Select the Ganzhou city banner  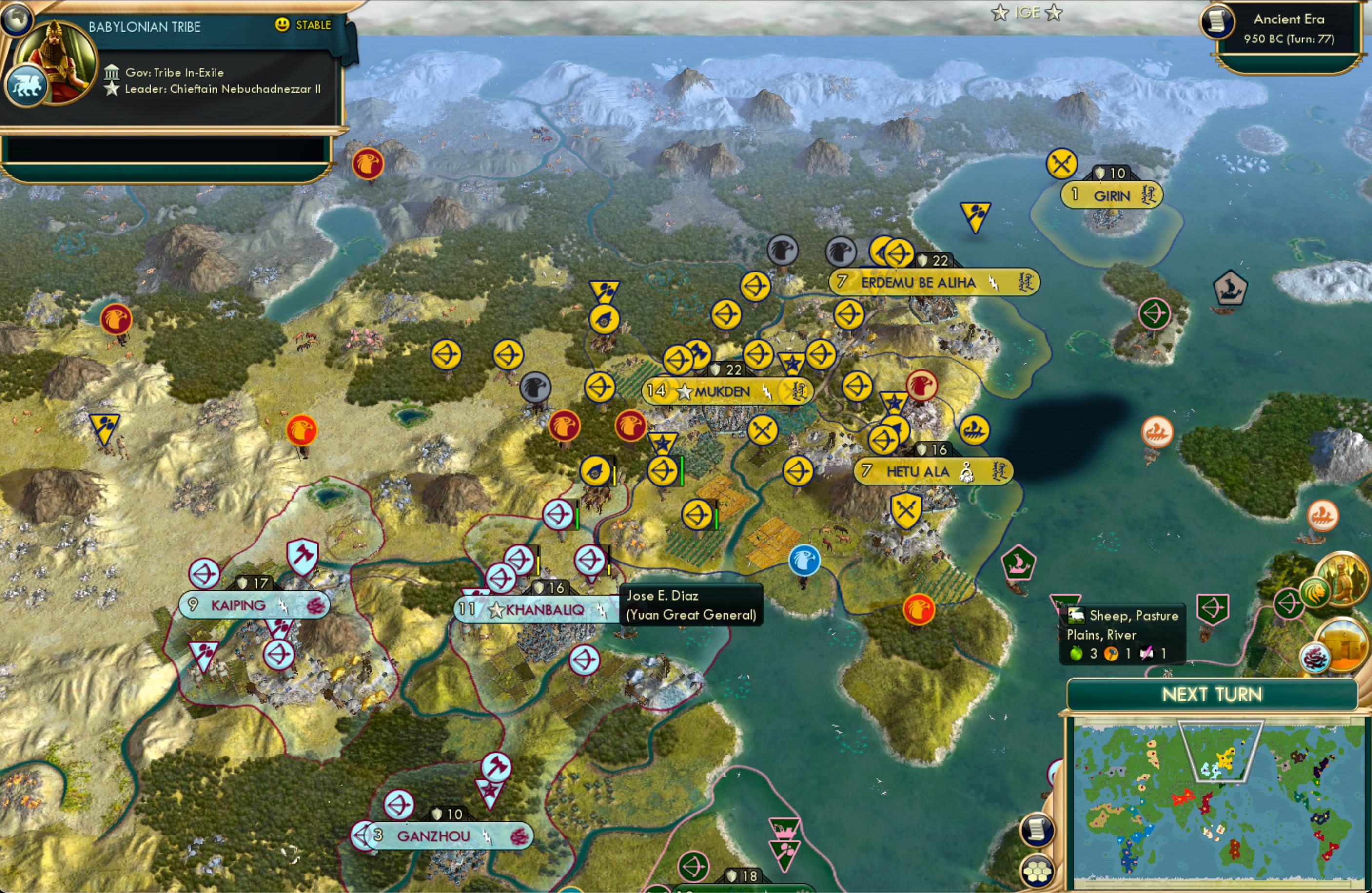(440, 836)
